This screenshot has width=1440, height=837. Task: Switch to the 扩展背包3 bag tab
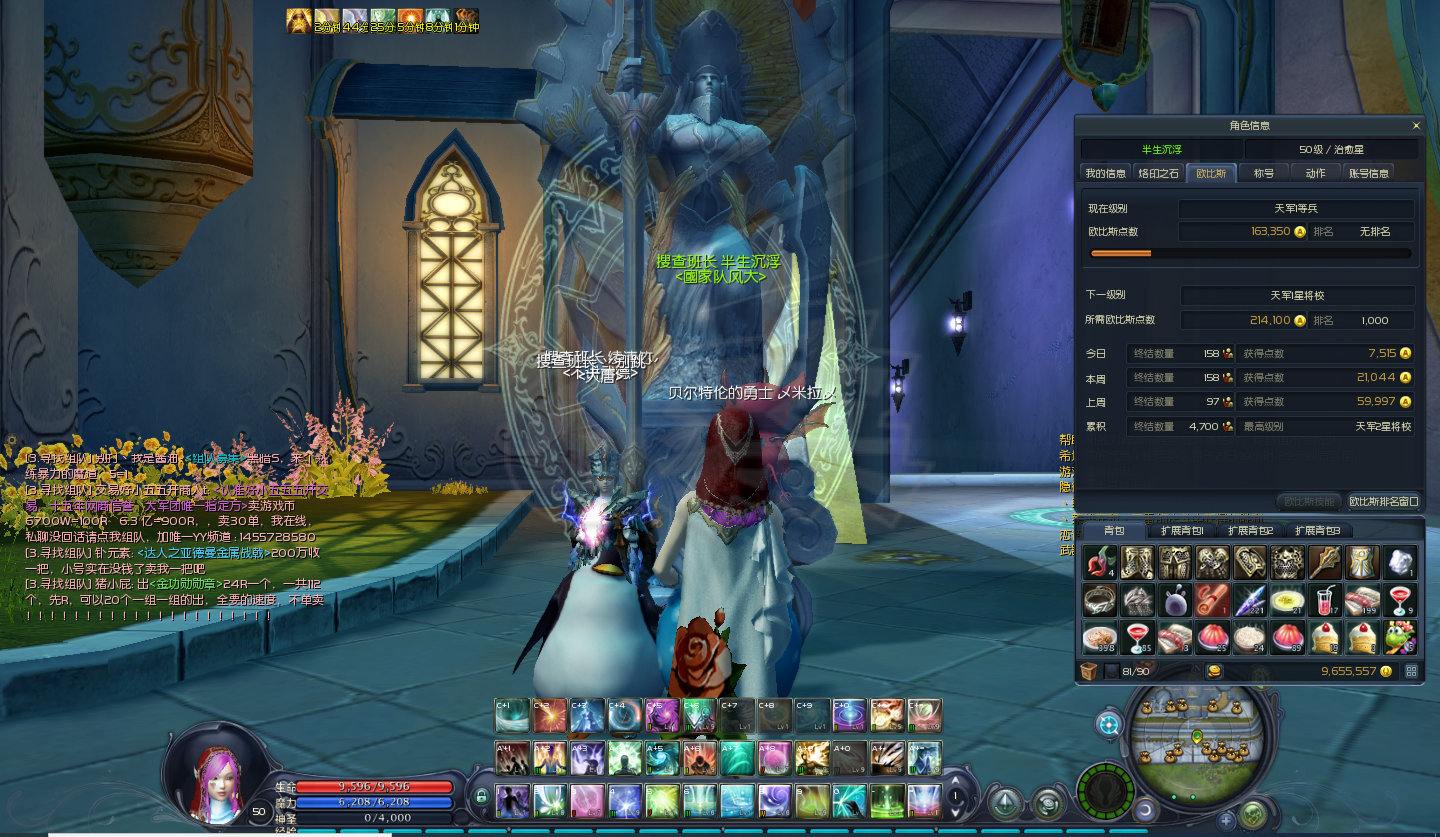[1316, 530]
